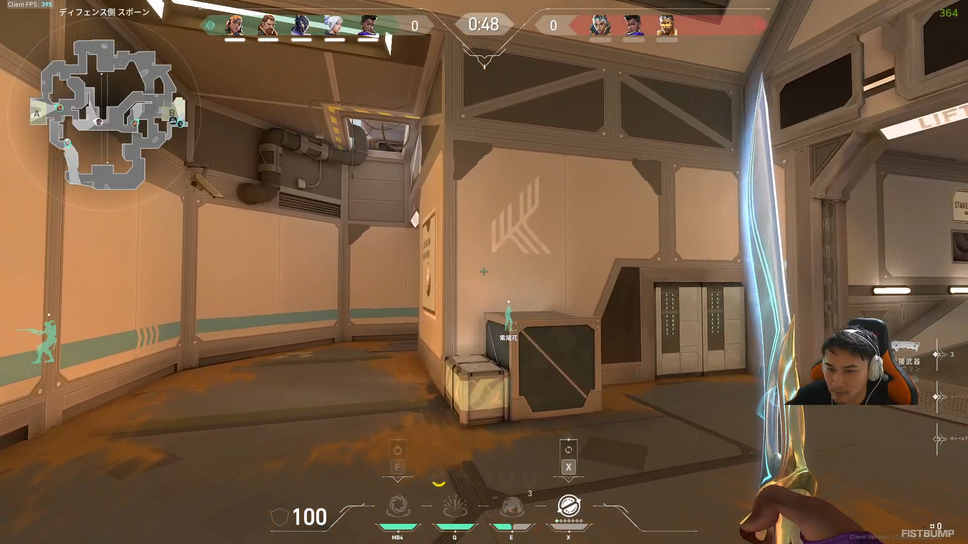
Task: Select the sidearm weapon slot
Action: 938,397
